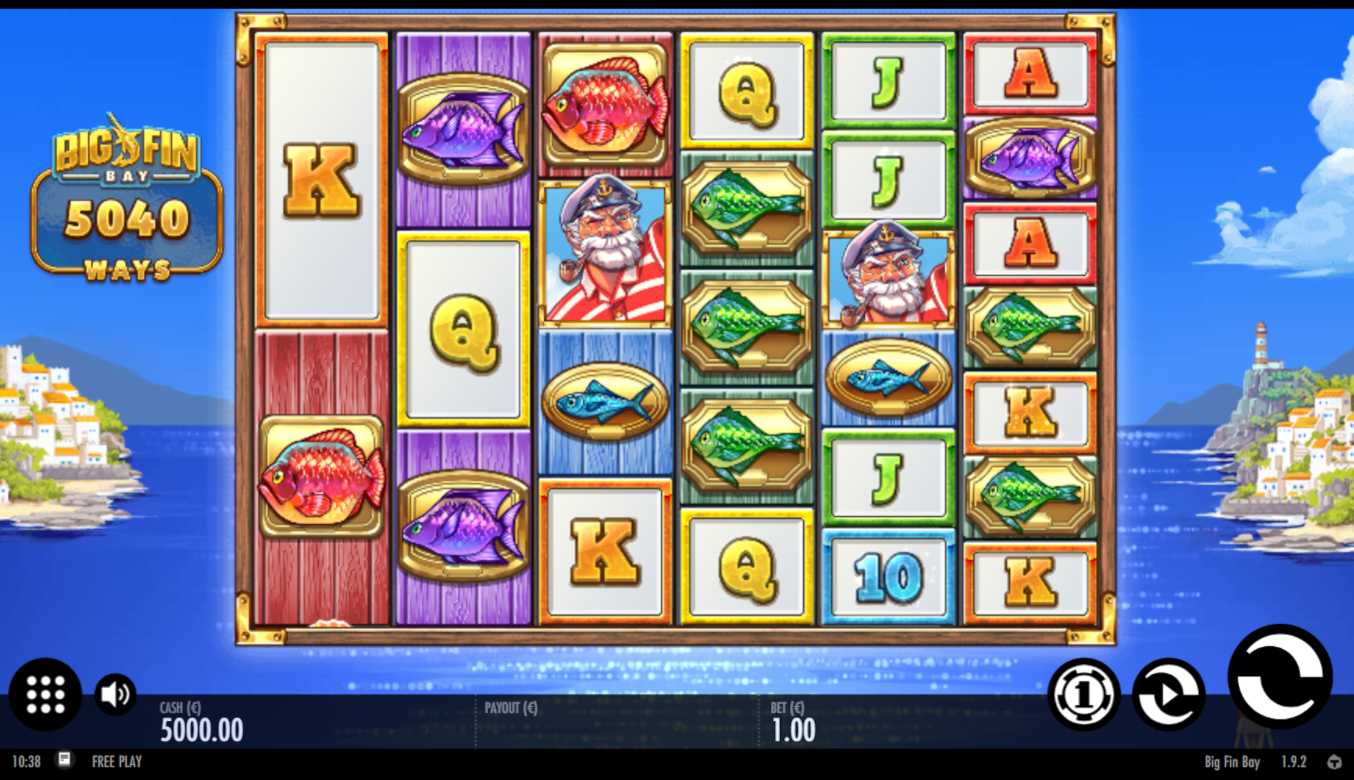Open the nine-dot game menu
The height and width of the screenshot is (780, 1354).
pos(45,694)
